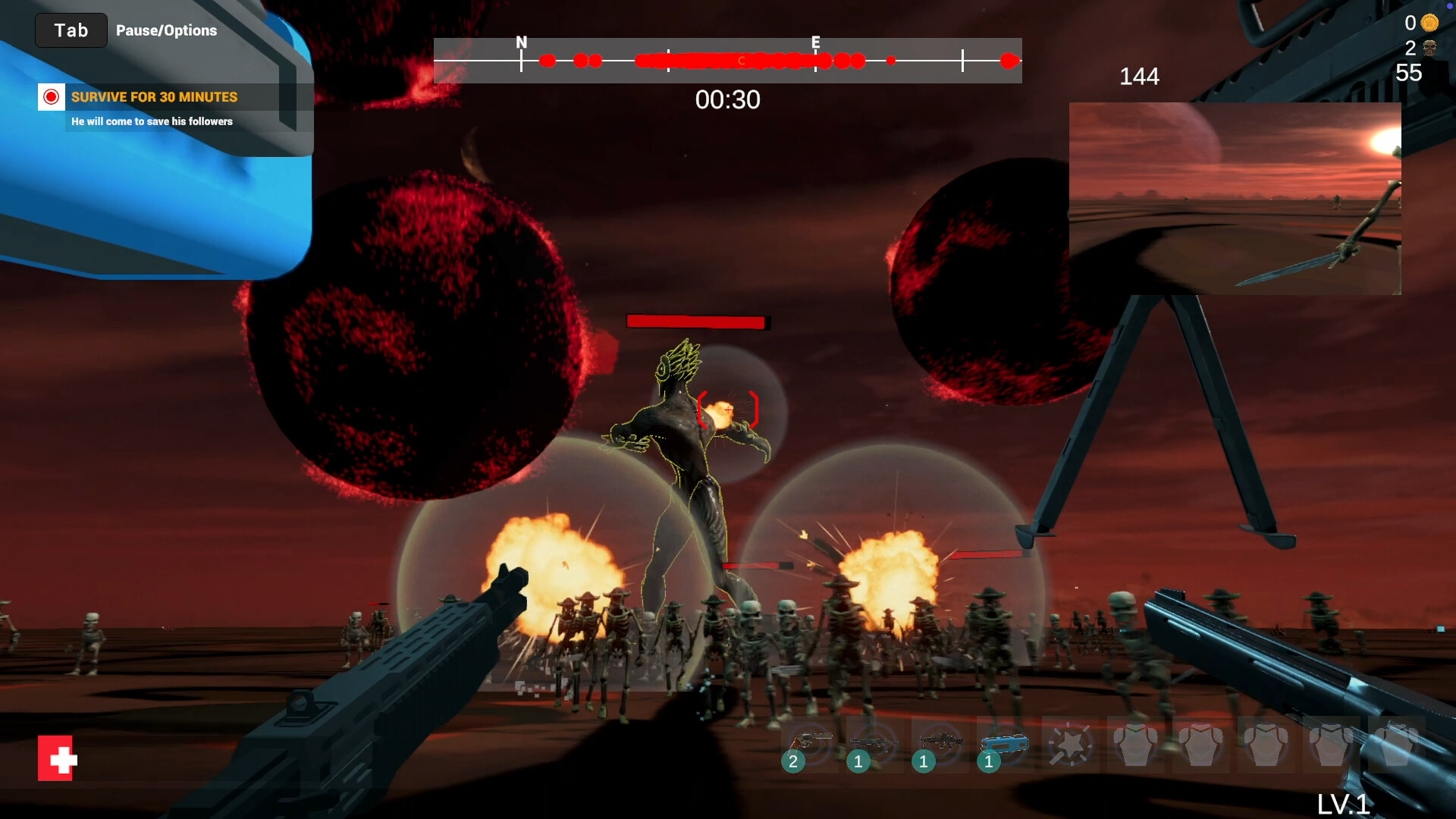This screenshot has height=819, width=1456.
Task: Click the Tab key indicator
Action: [71, 30]
